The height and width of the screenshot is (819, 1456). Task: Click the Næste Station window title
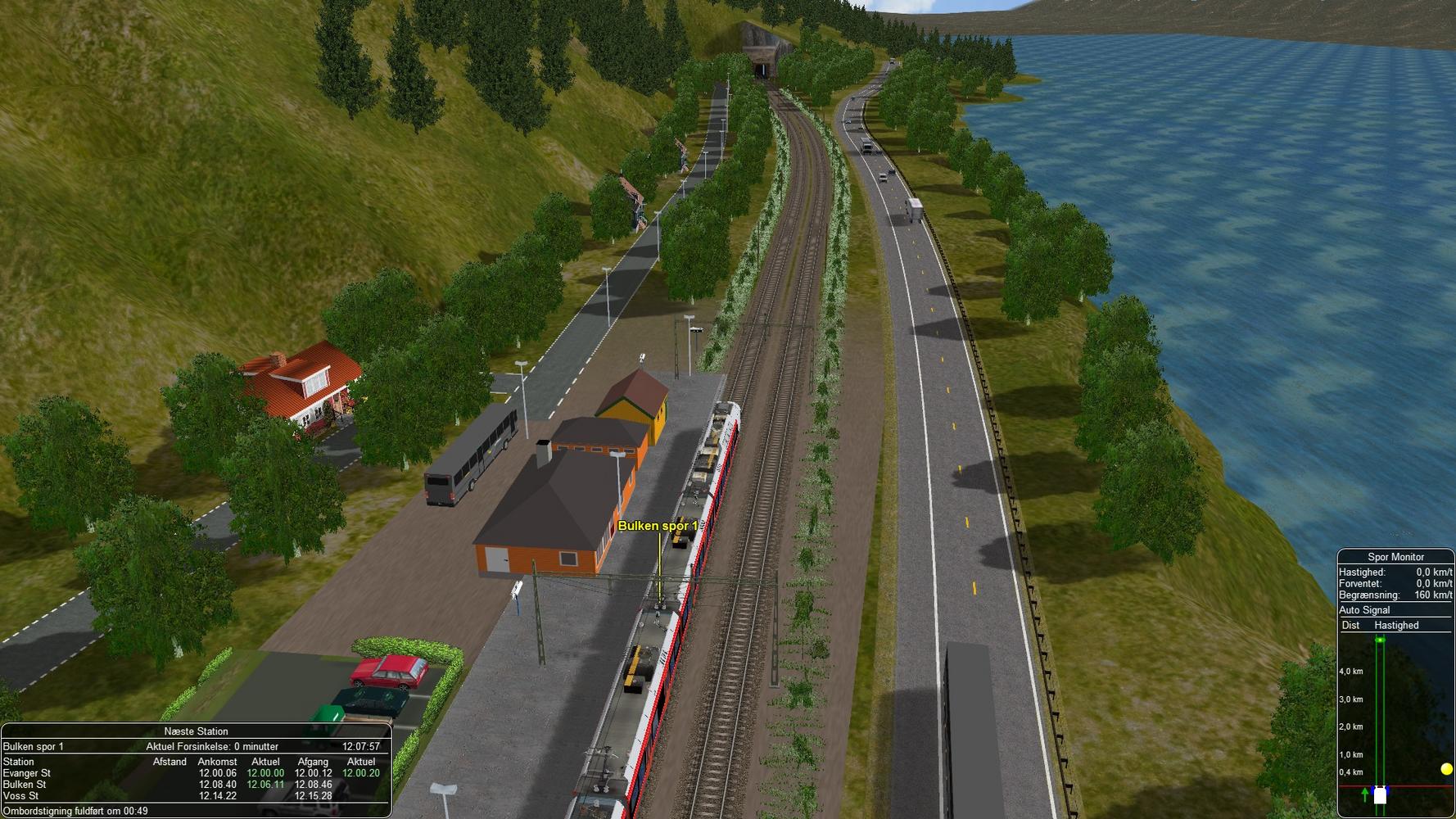click(196, 731)
